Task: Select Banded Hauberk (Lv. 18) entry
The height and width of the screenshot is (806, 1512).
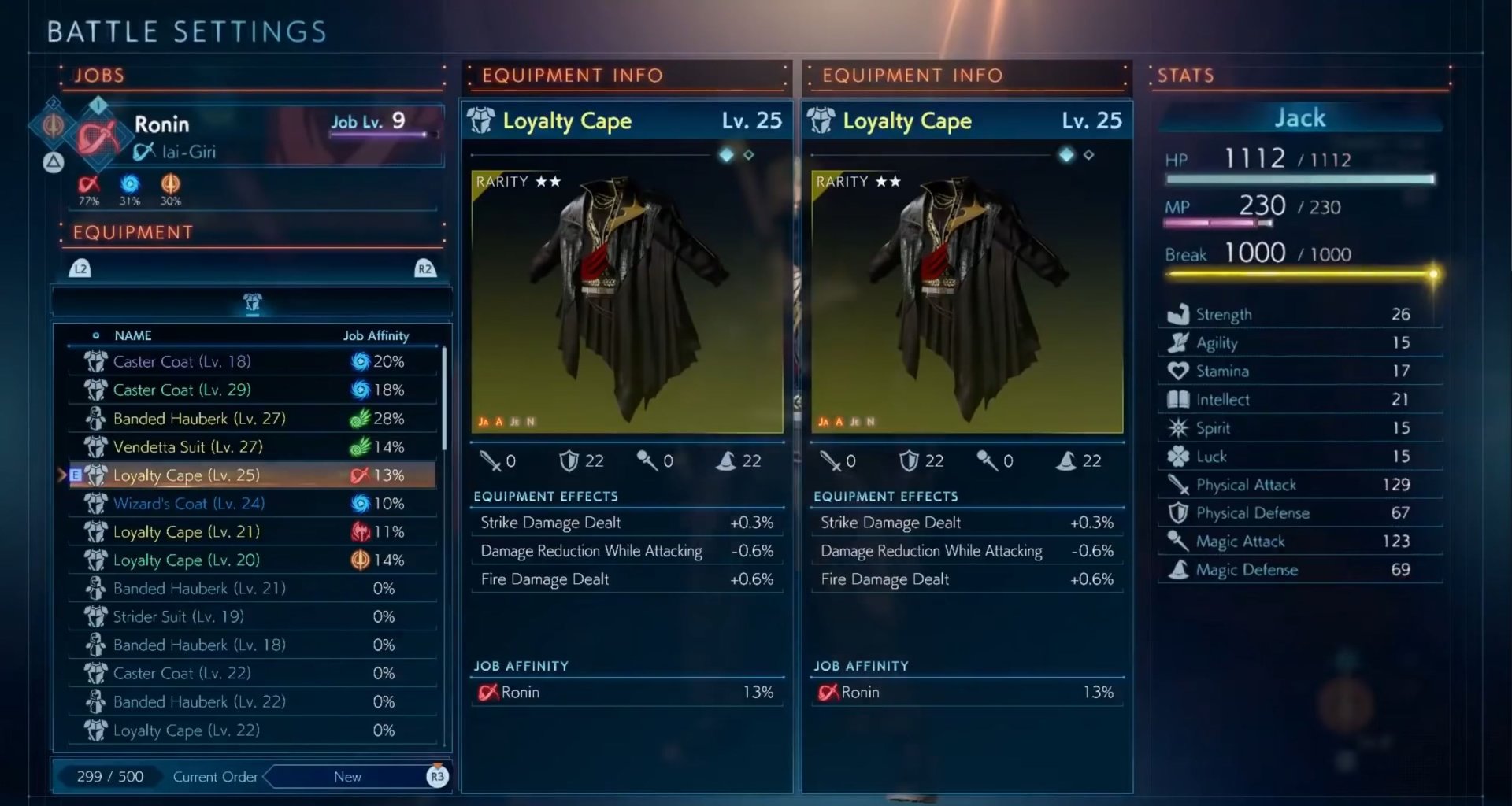Action: pos(252,645)
